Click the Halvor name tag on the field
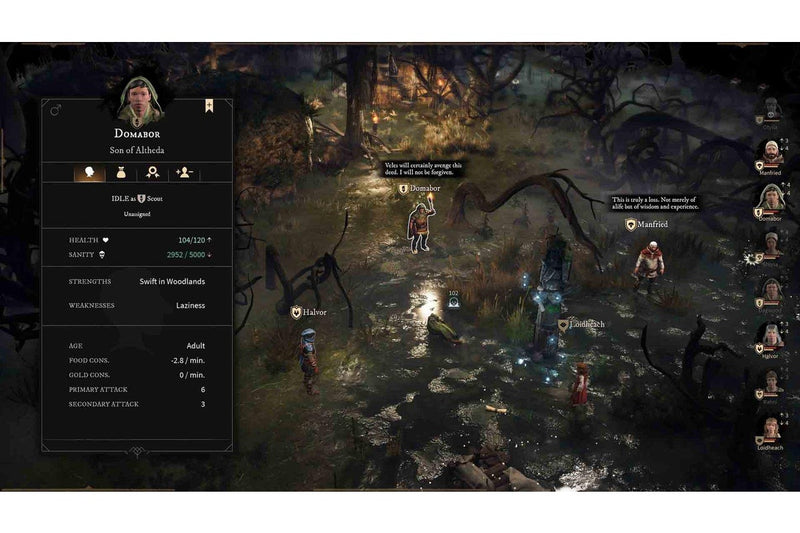This screenshot has width=800, height=533. click(309, 313)
